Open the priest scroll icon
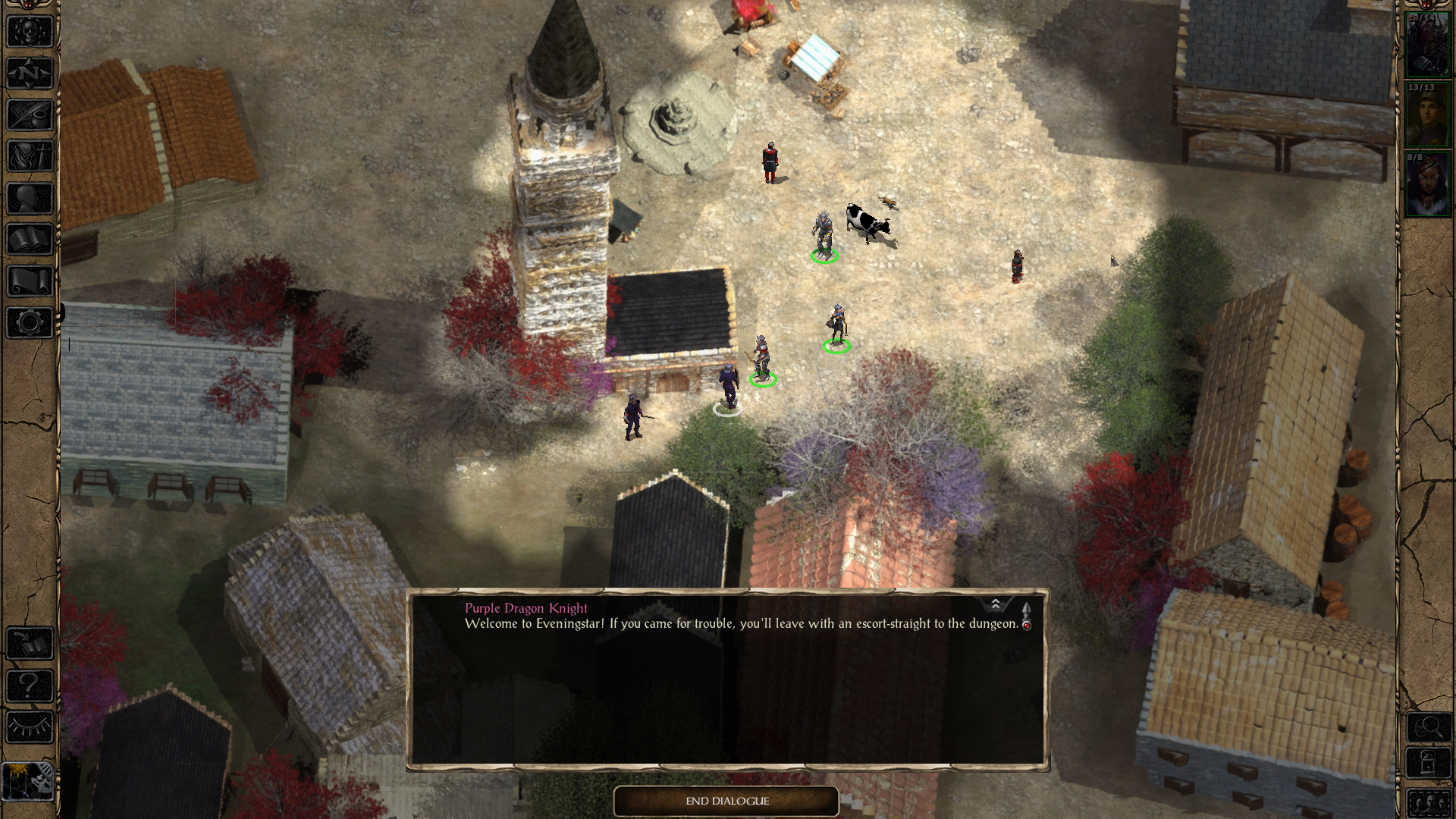Viewport: 1456px width, 819px height. pos(30,281)
